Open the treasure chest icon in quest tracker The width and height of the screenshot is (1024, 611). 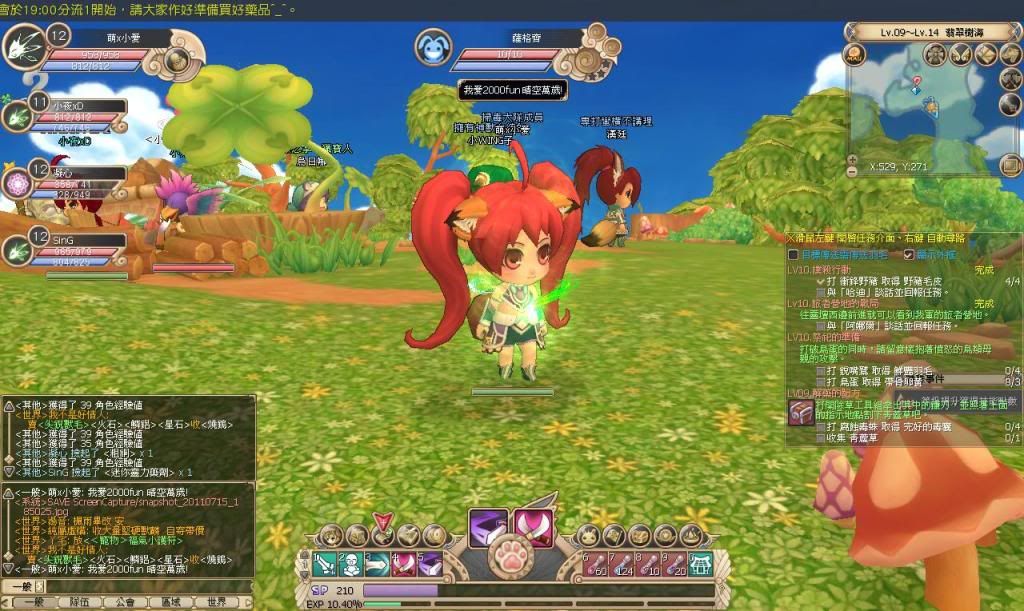(x=801, y=412)
